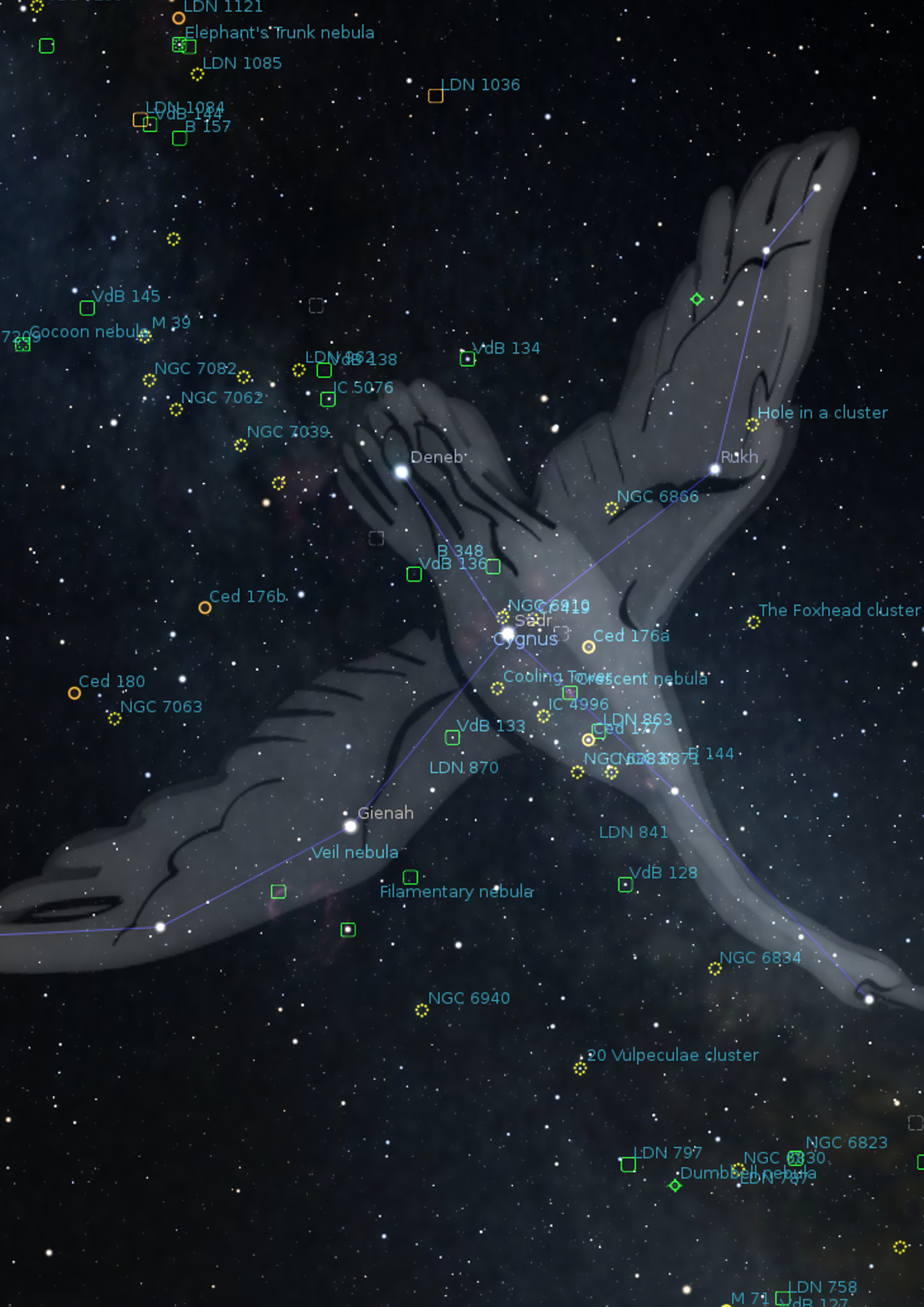Select the NGC 7063 cluster marker
Image resolution: width=924 pixels, height=1307 pixels.
[114, 718]
